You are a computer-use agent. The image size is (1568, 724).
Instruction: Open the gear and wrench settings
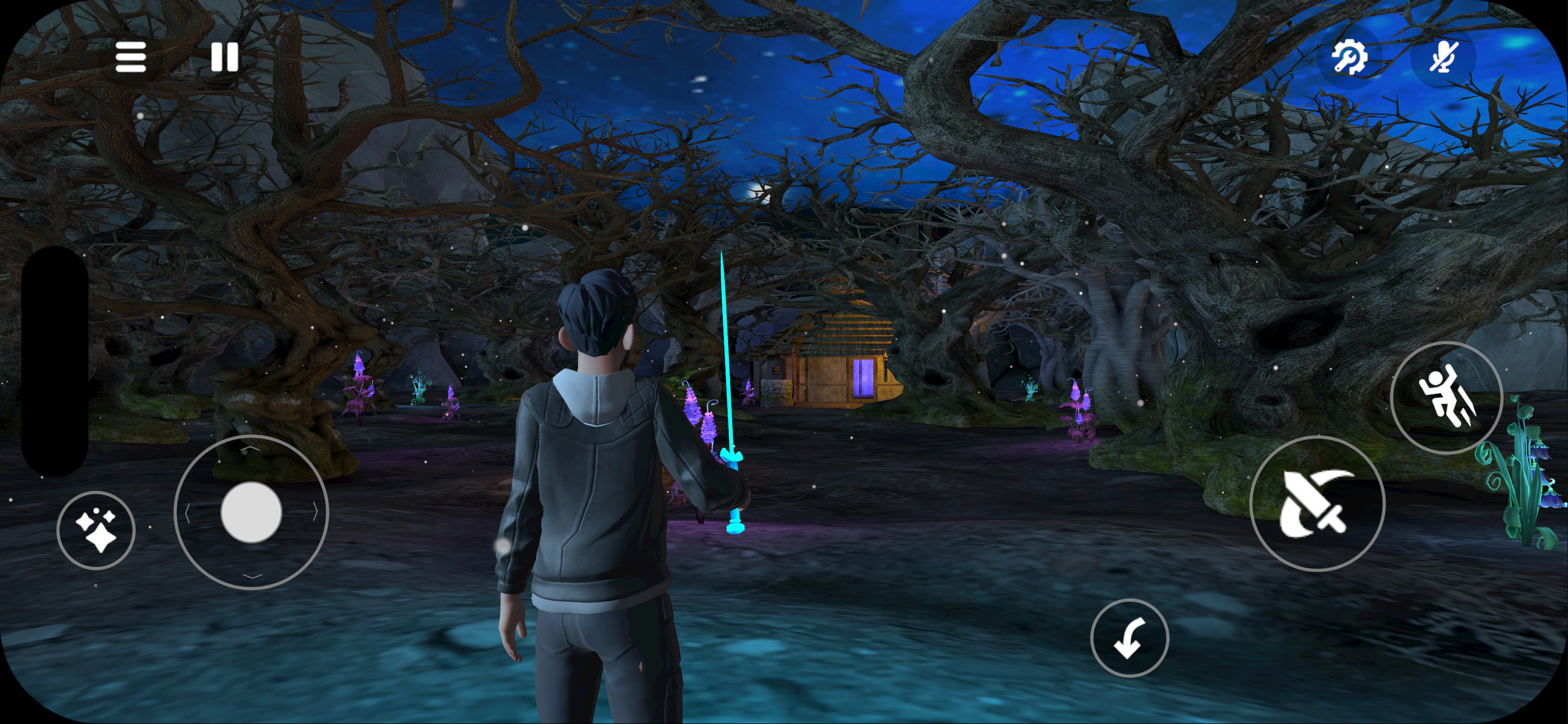coord(1349,58)
